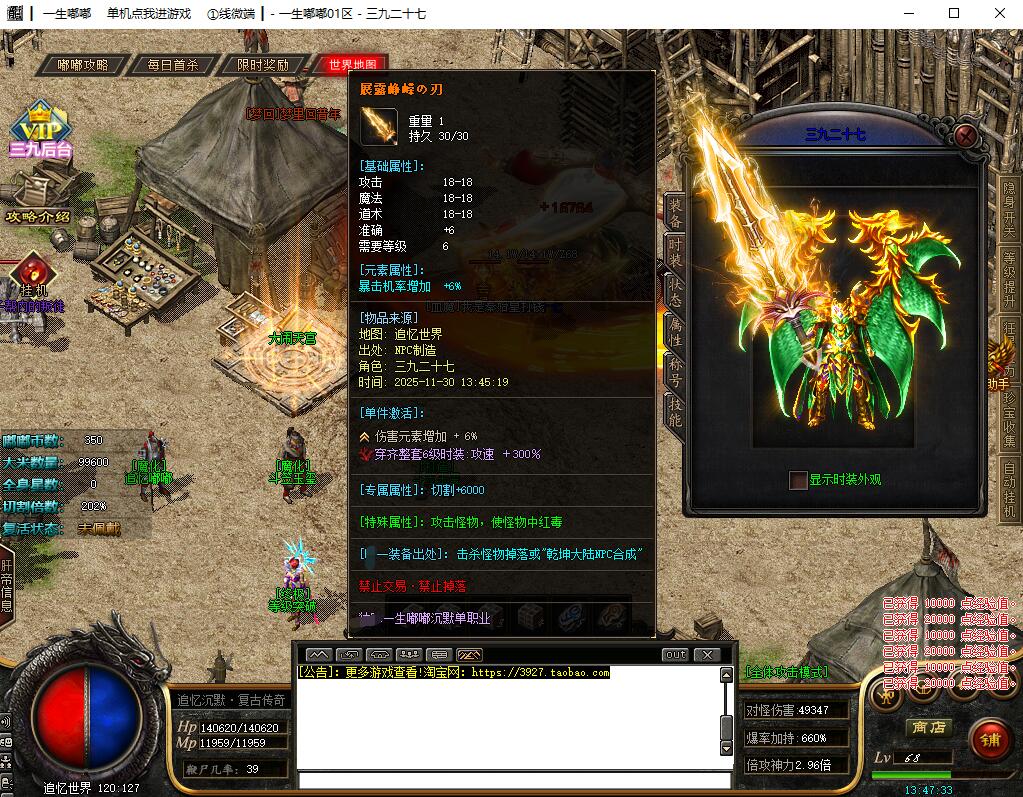The image size is (1023, 797).
Task: Click the red 铺 store button
Action: pos(990,740)
